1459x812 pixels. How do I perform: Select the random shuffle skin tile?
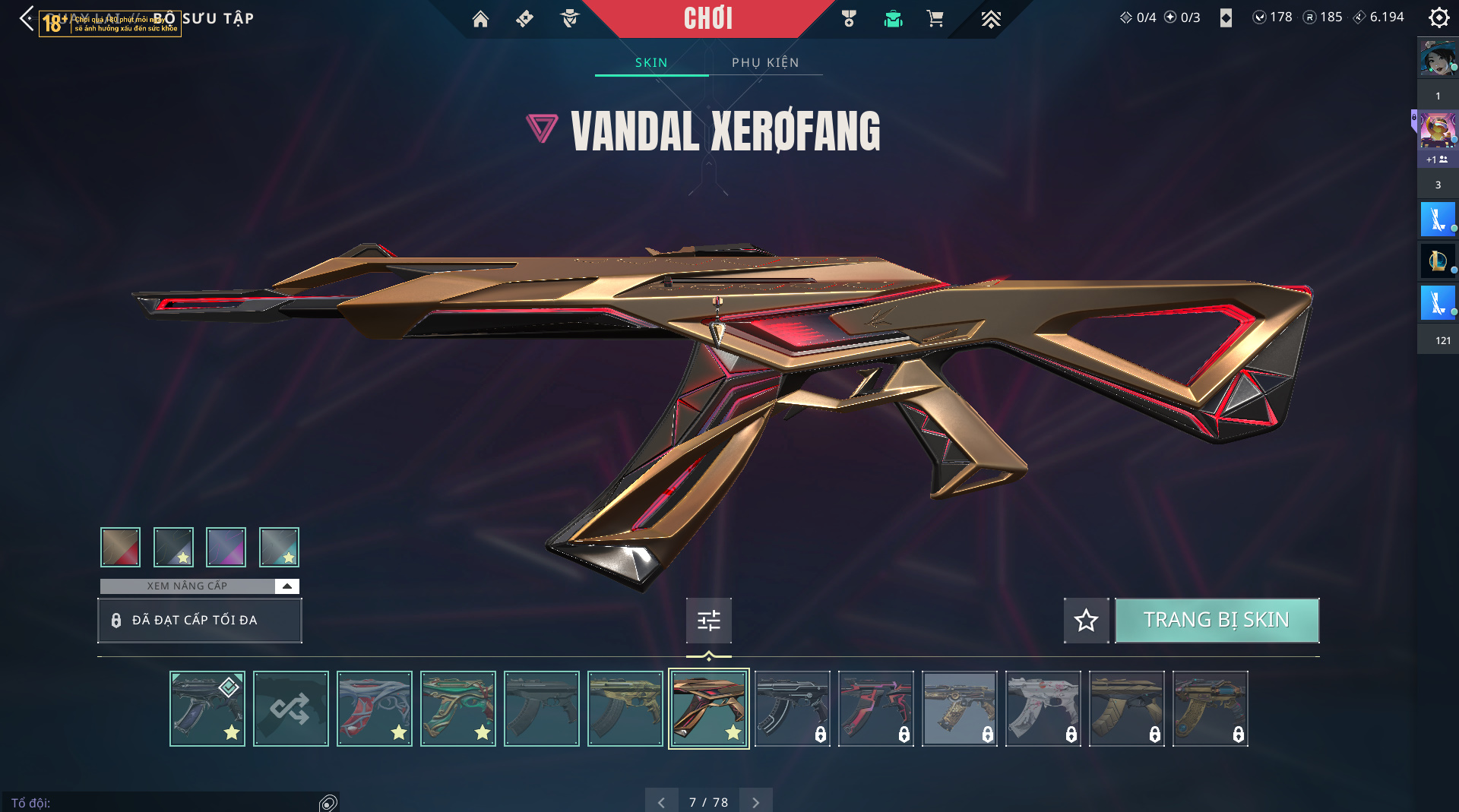[290, 709]
